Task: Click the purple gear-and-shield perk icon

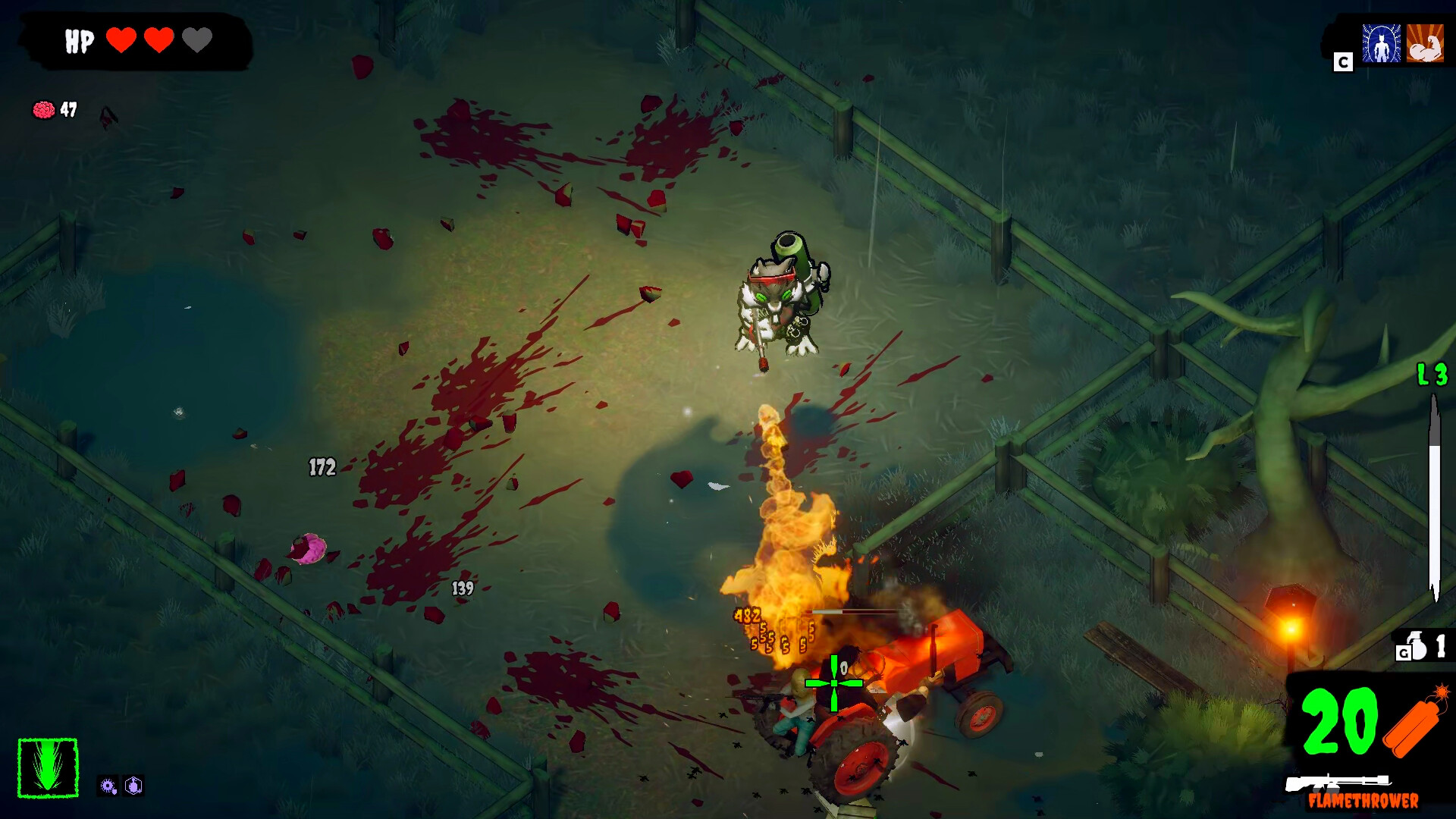Action: pyautogui.click(x=107, y=786)
